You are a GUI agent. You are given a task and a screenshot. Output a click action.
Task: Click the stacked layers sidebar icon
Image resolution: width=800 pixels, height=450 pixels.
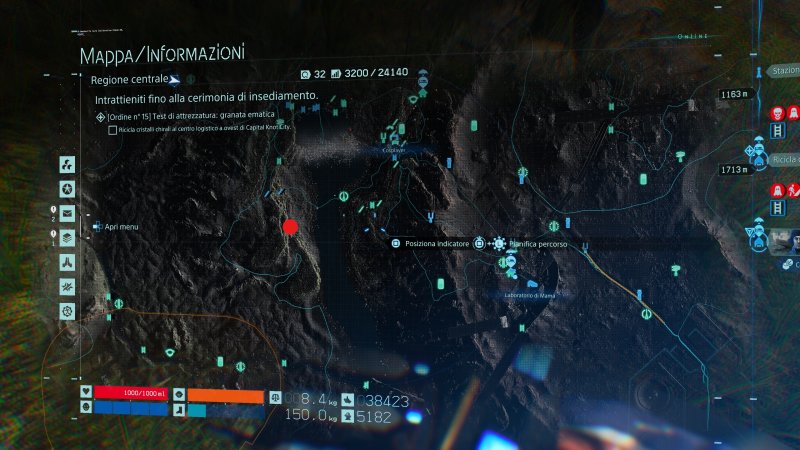67,238
